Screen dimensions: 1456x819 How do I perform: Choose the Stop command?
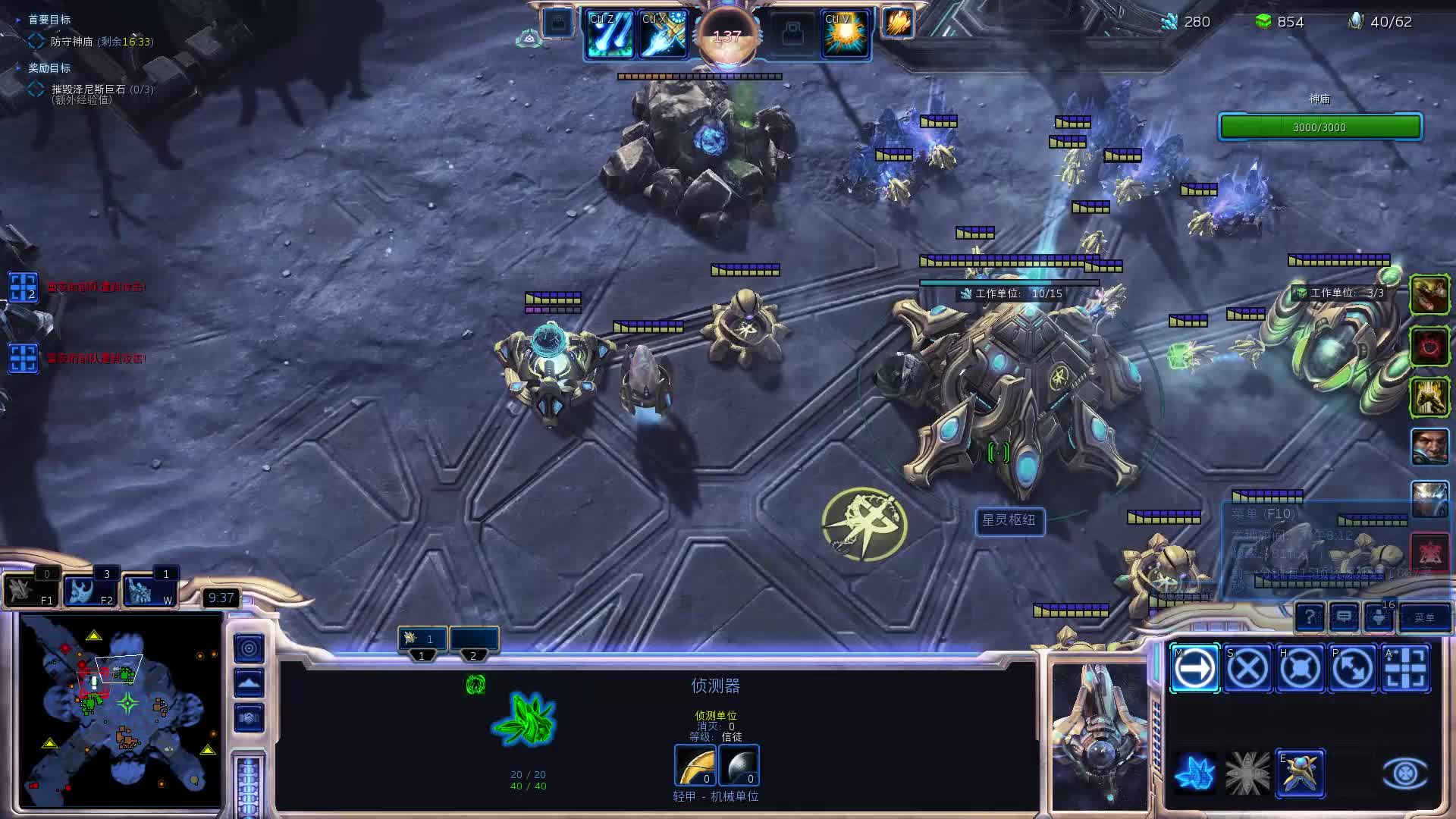point(1247,669)
